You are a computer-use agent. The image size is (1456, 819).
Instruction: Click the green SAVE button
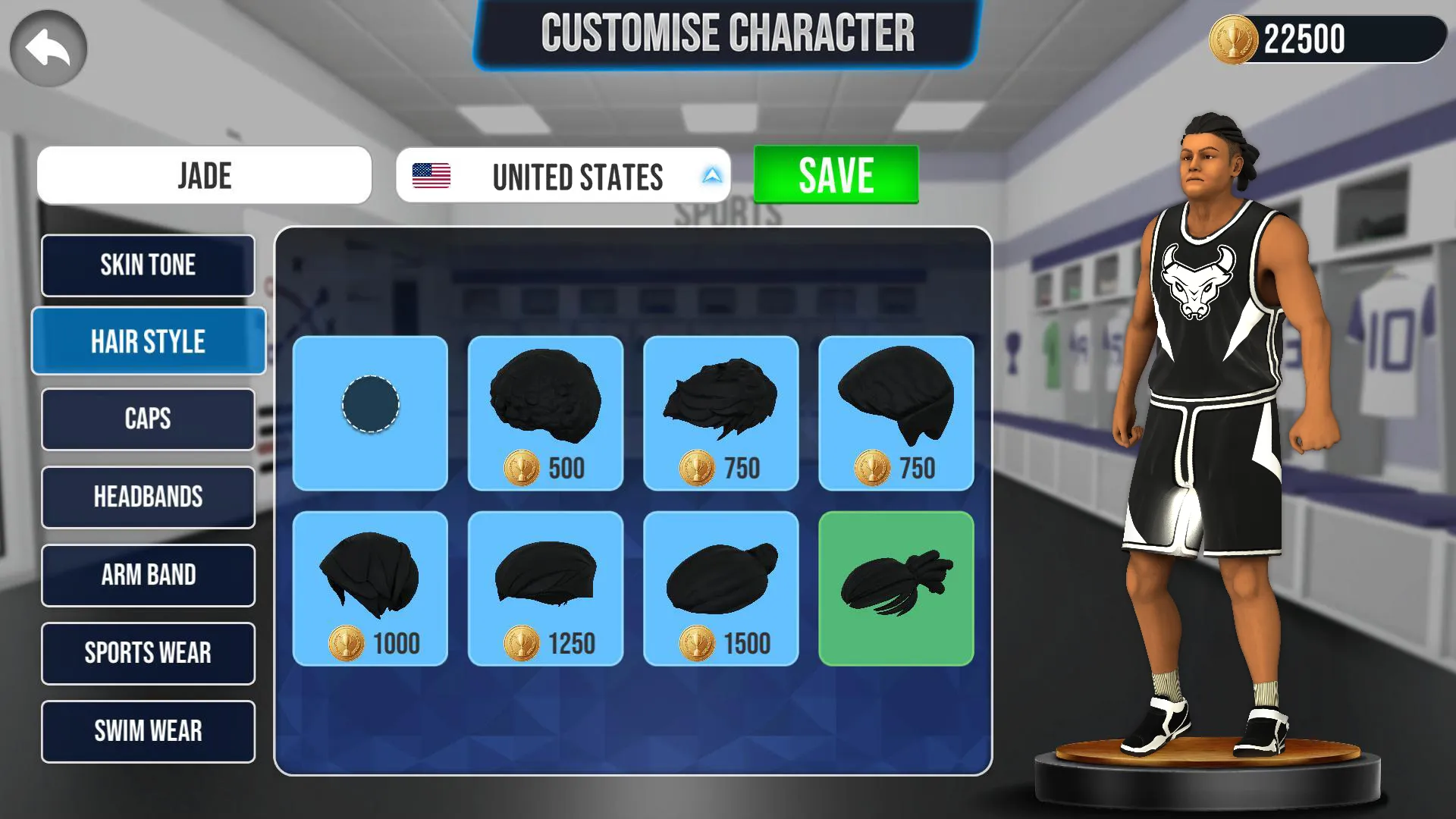834,174
